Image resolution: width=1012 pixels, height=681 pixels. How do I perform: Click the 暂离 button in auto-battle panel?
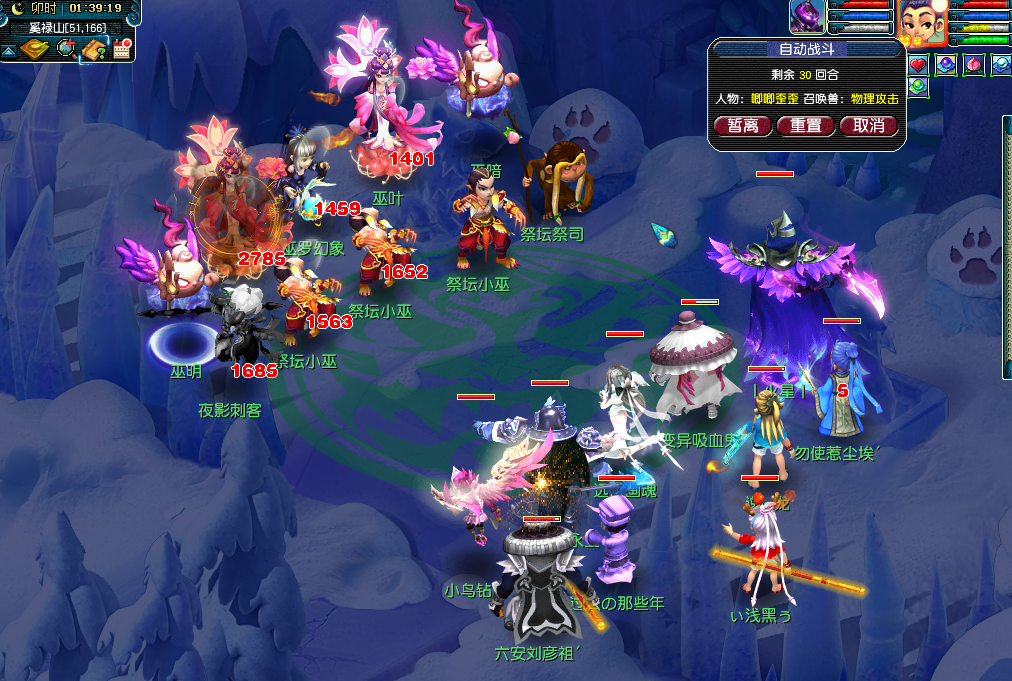743,126
